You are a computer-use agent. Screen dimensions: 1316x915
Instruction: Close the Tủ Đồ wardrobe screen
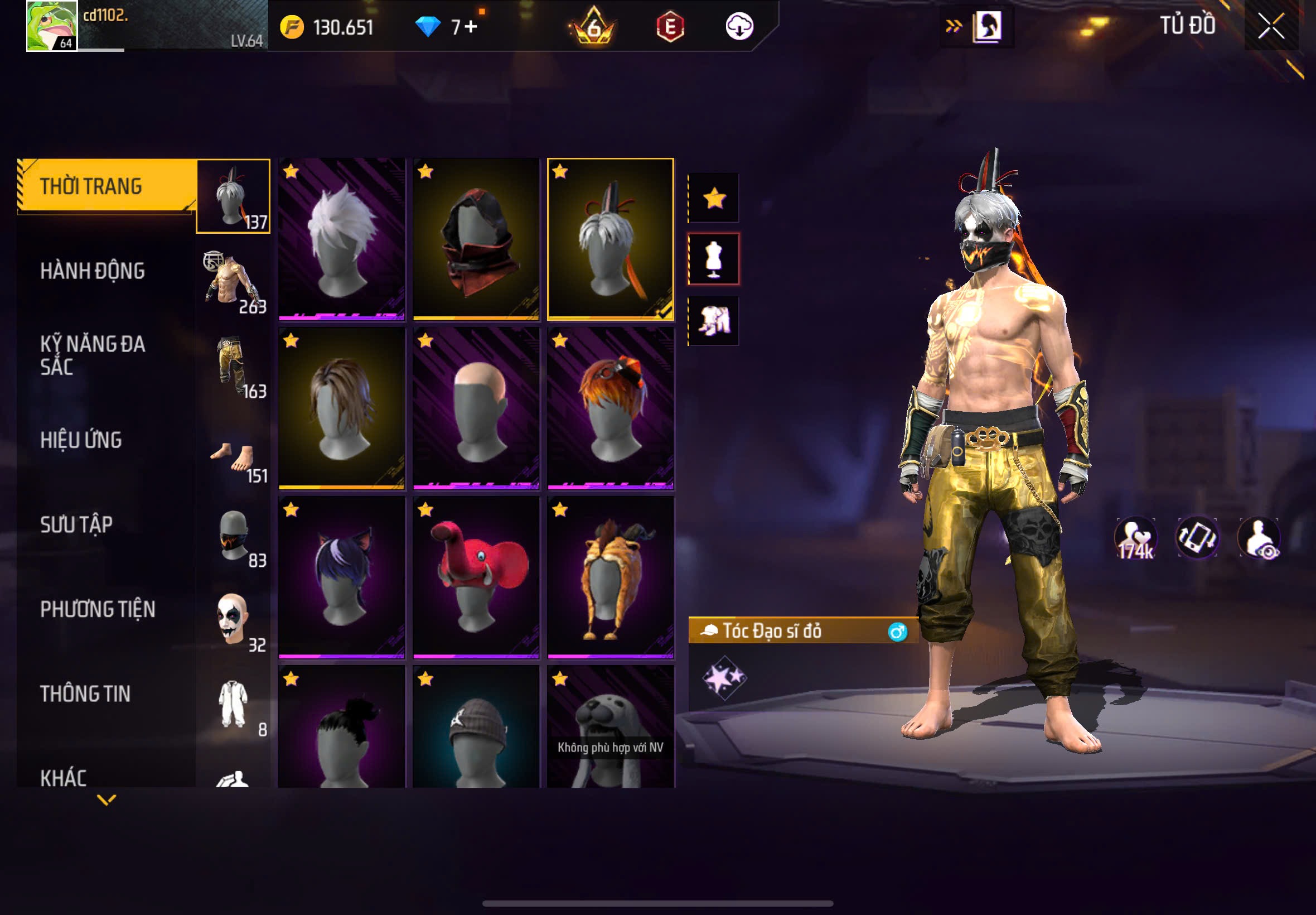[1271, 26]
